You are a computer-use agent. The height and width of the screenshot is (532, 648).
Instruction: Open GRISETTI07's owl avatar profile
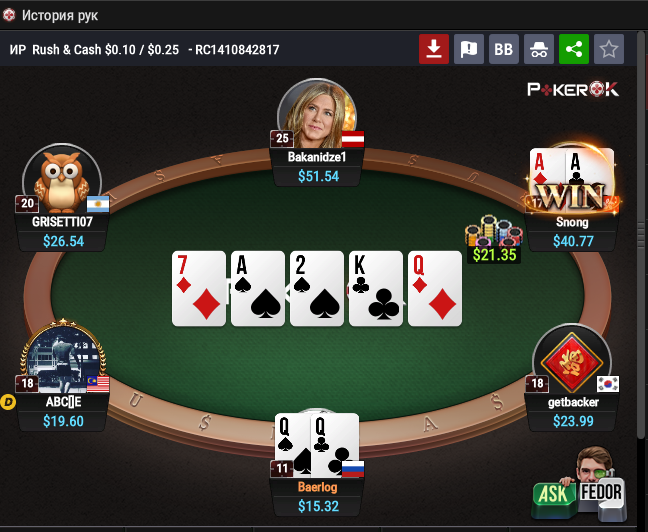click(x=61, y=180)
